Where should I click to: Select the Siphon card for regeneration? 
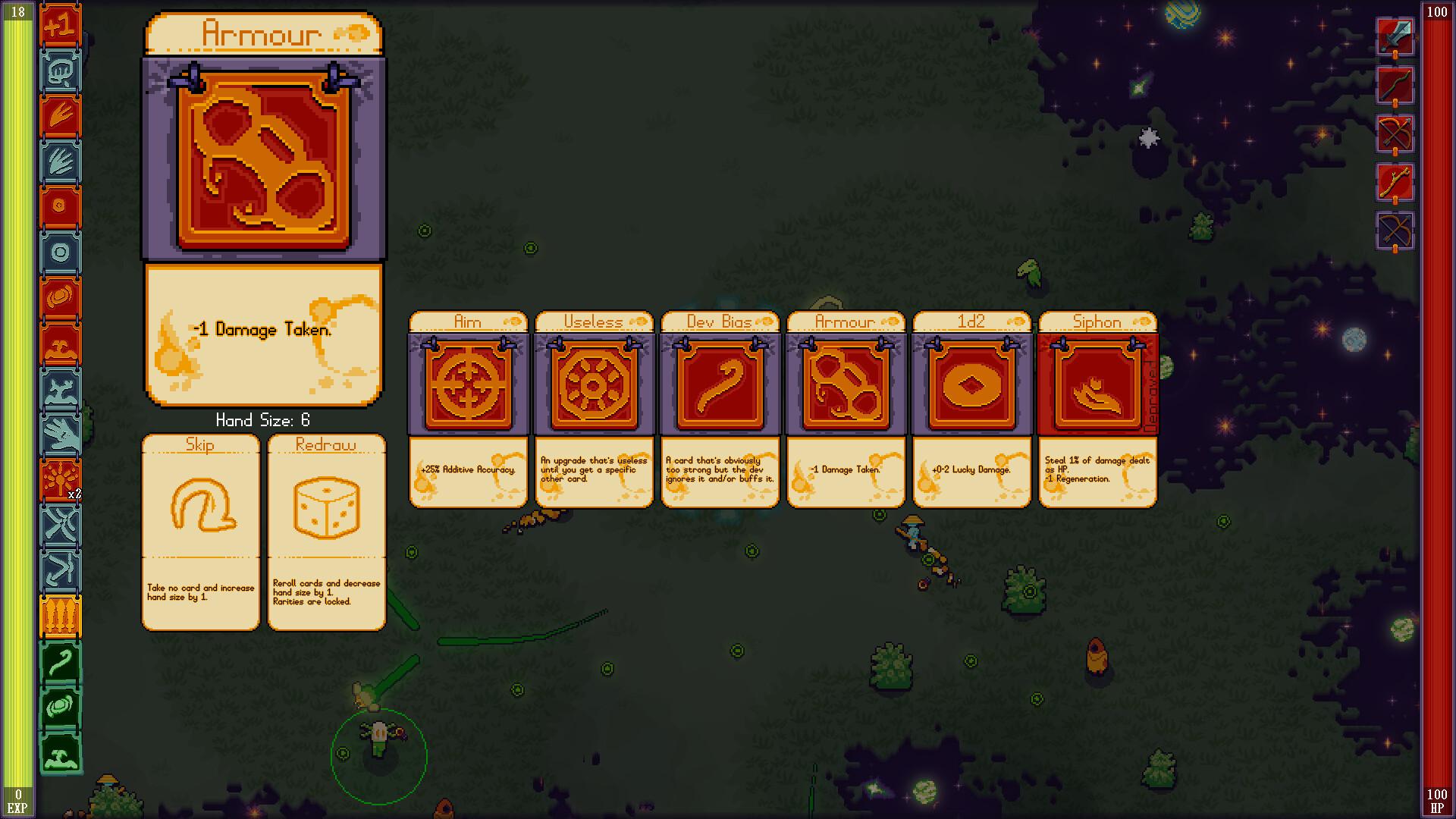(1097, 383)
